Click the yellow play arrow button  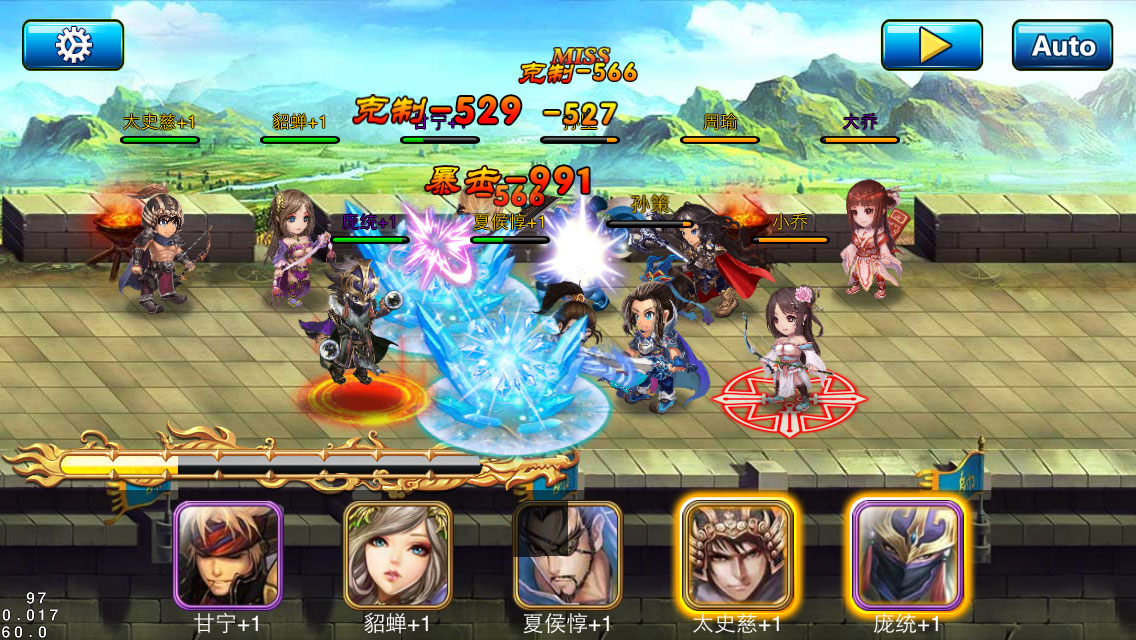[x=931, y=45]
